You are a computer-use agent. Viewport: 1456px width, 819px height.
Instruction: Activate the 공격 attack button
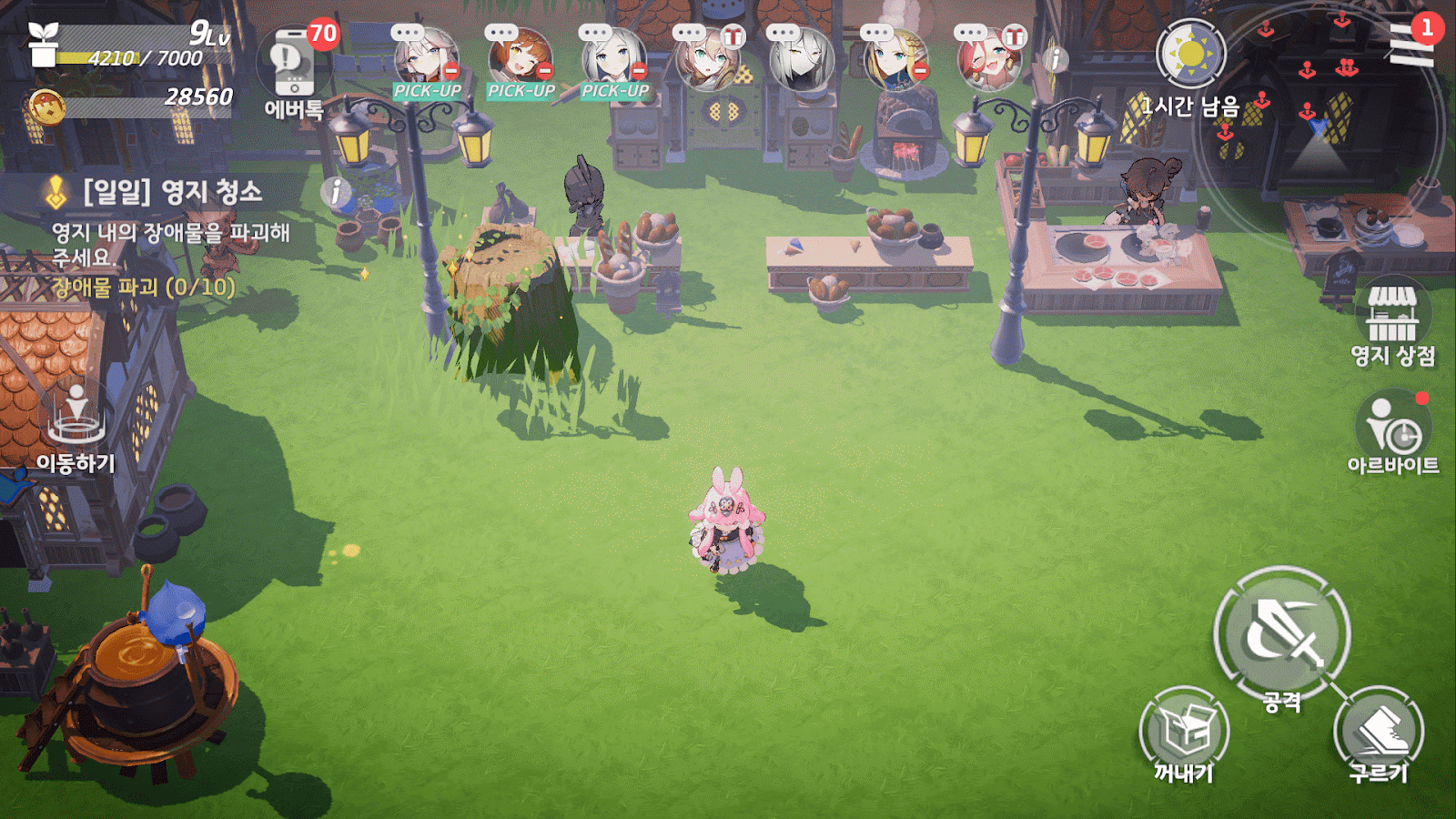pyautogui.click(x=1281, y=634)
